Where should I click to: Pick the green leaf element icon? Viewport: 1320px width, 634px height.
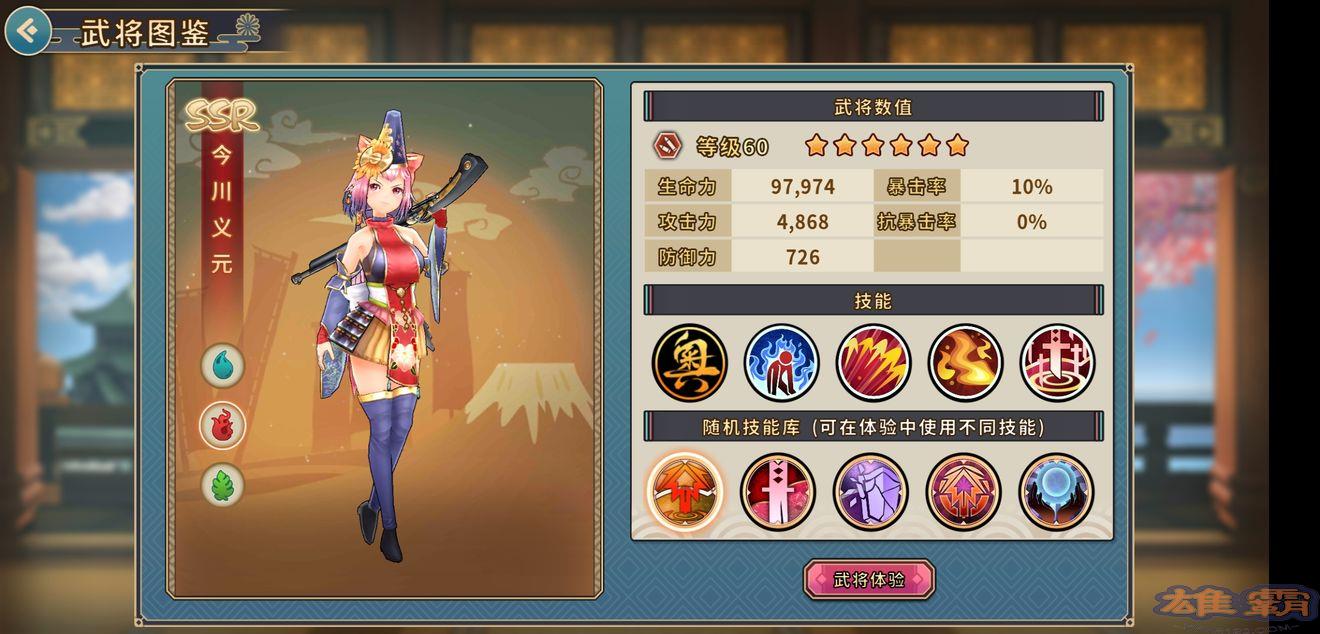222,485
